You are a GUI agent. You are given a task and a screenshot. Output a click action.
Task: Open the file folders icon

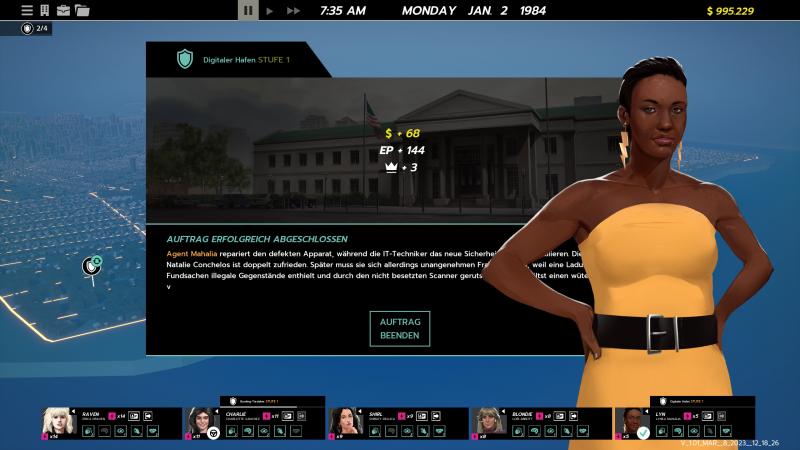pyautogui.click(x=82, y=10)
